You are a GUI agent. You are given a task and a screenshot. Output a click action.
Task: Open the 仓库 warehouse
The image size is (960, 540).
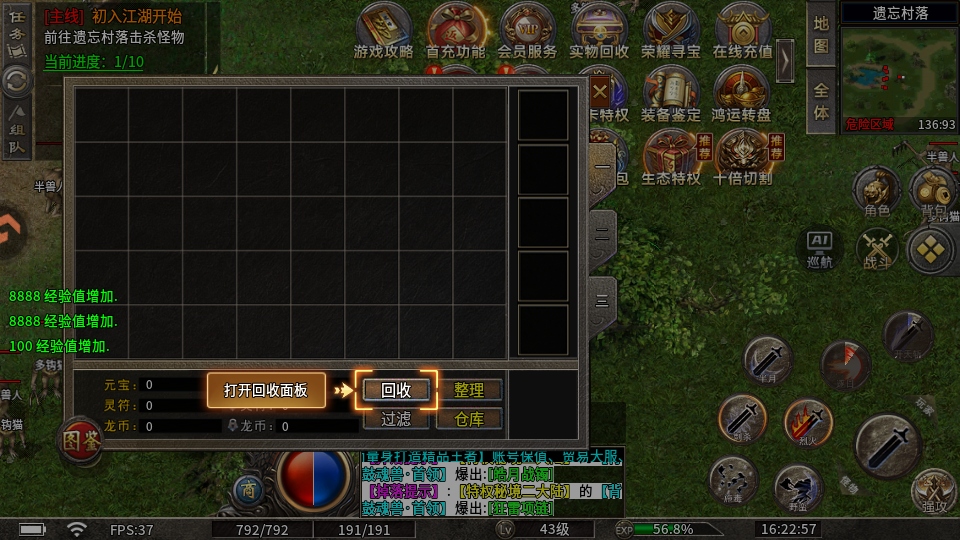(469, 418)
